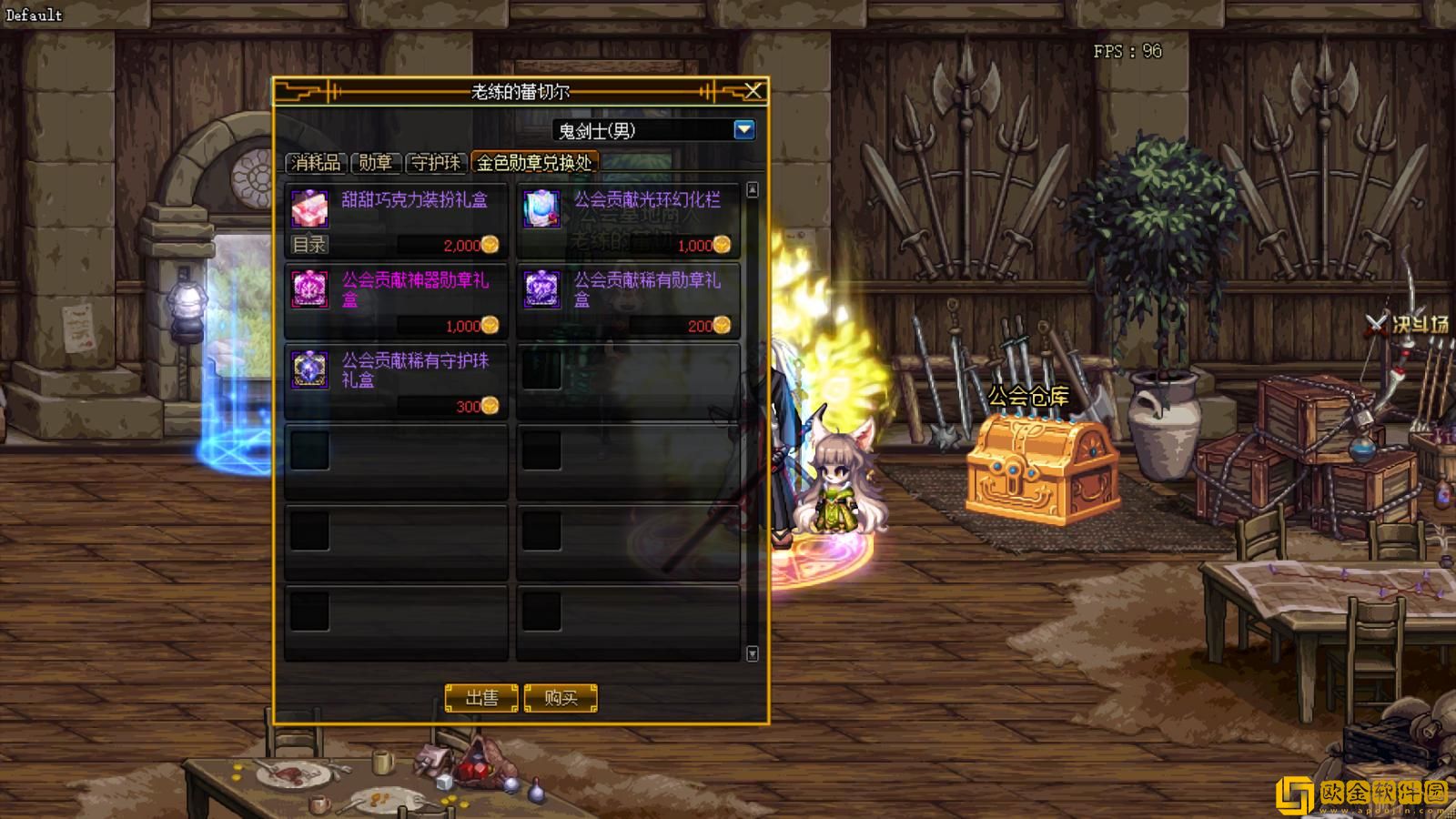
Task: Close the 老练的蕾切尔 shop window
Action: click(x=753, y=91)
